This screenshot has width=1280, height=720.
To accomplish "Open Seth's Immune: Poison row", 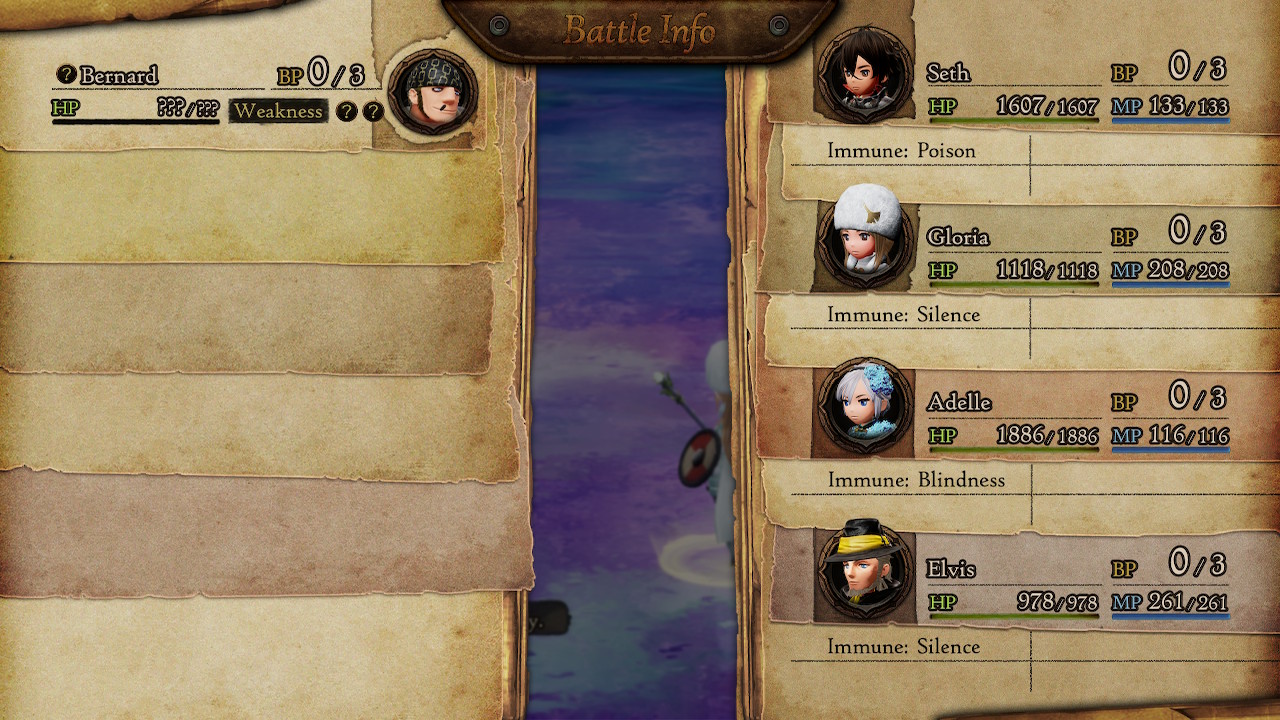I will point(901,151).
